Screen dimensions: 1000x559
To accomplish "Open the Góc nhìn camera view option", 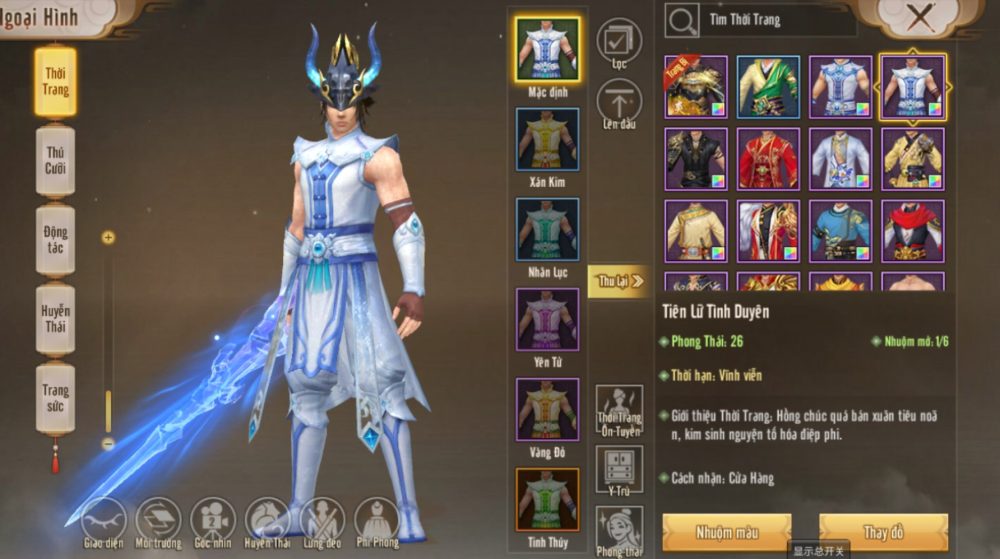I will pyautogui.click(x=212, y=520).
